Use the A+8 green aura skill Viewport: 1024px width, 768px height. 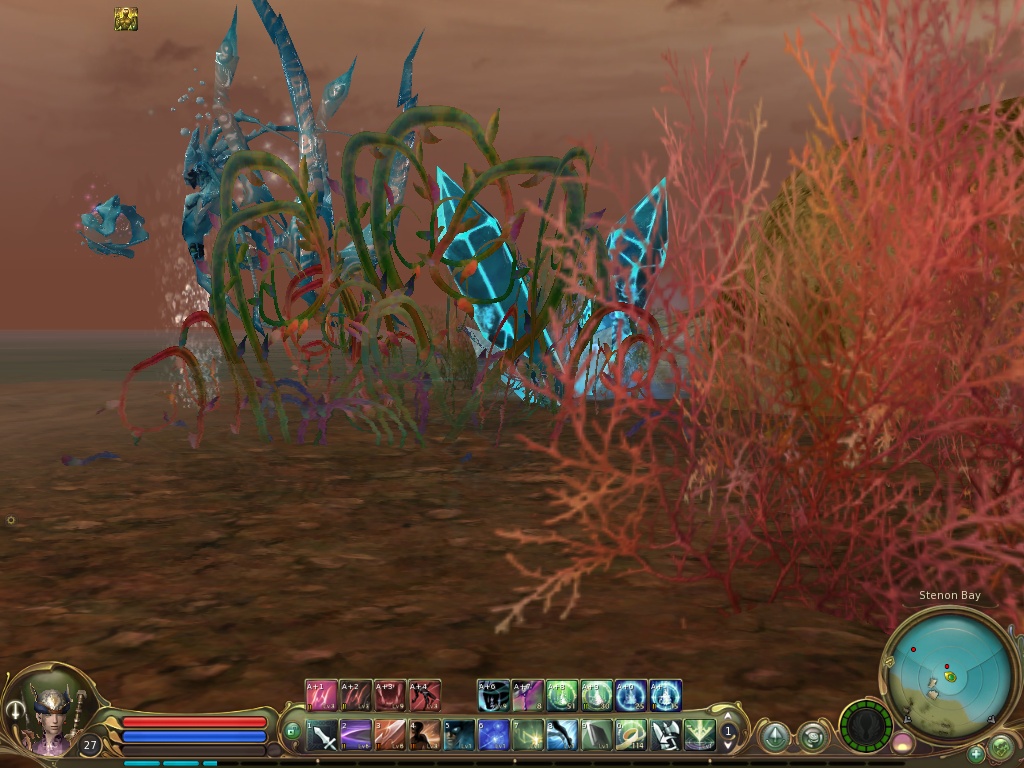tap(562, 695)
